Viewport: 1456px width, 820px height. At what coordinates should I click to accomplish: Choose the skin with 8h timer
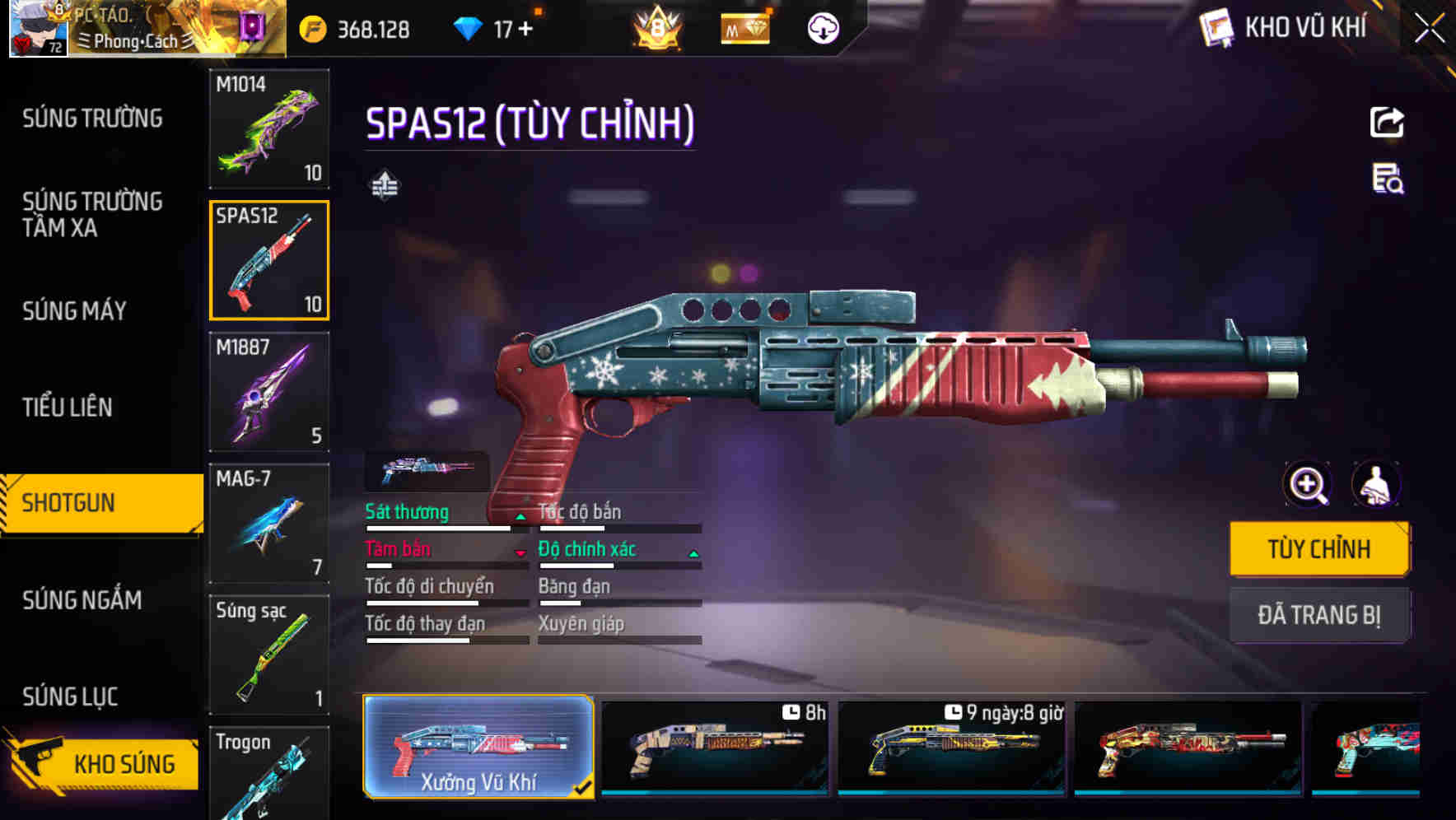click(714, 748)
